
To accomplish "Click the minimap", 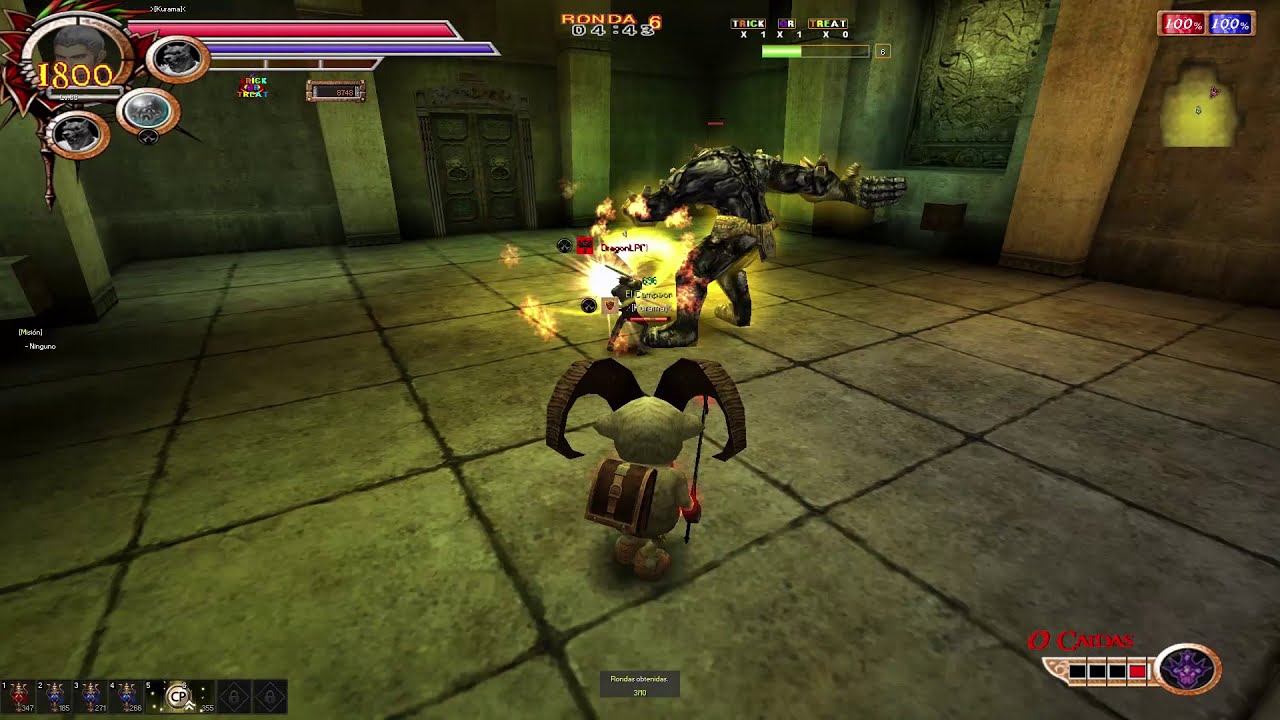I will [1198, 110].
